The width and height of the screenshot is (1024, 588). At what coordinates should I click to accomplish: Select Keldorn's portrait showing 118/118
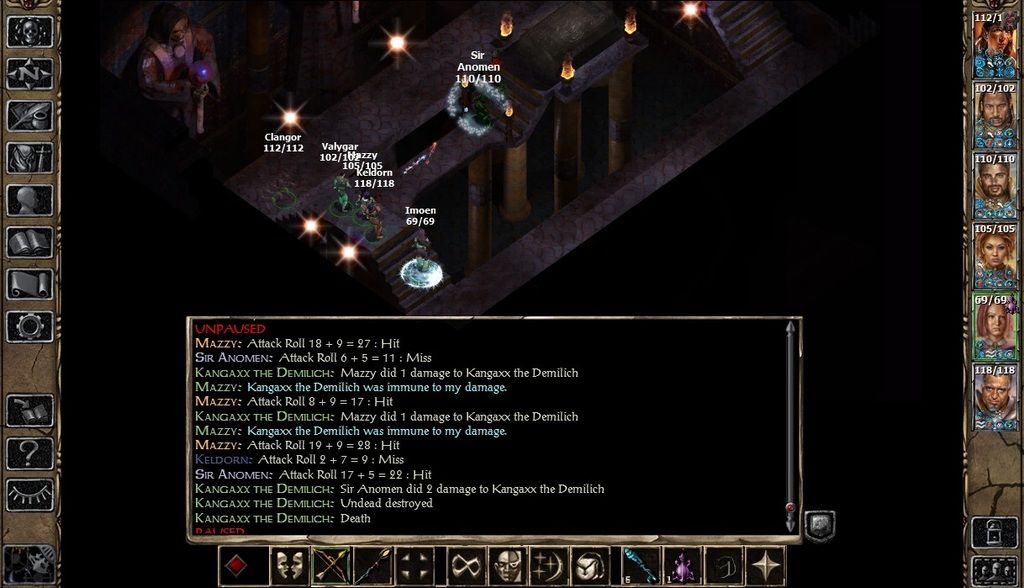(995, 397)
